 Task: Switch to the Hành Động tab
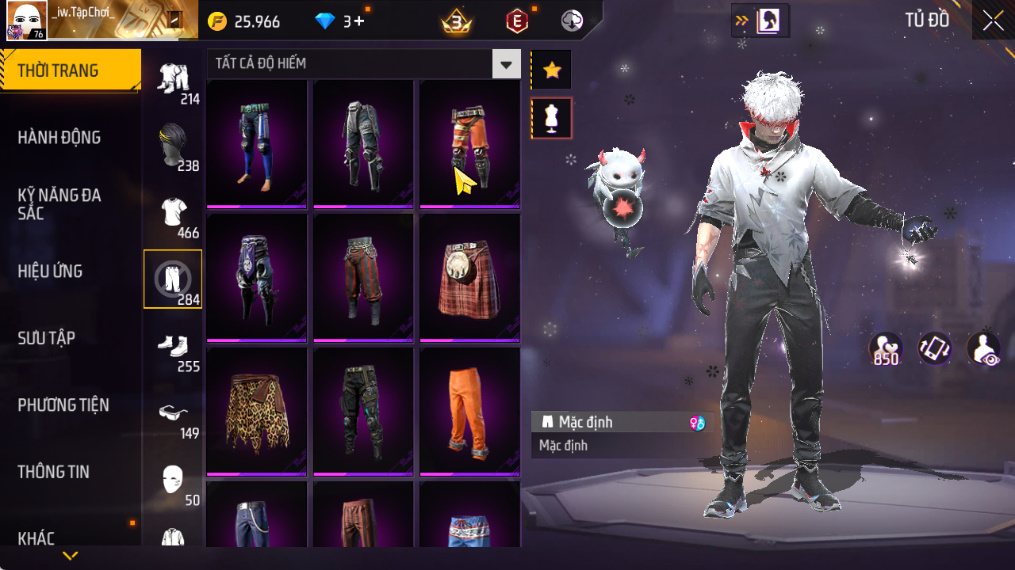click(x=60, y=138)
